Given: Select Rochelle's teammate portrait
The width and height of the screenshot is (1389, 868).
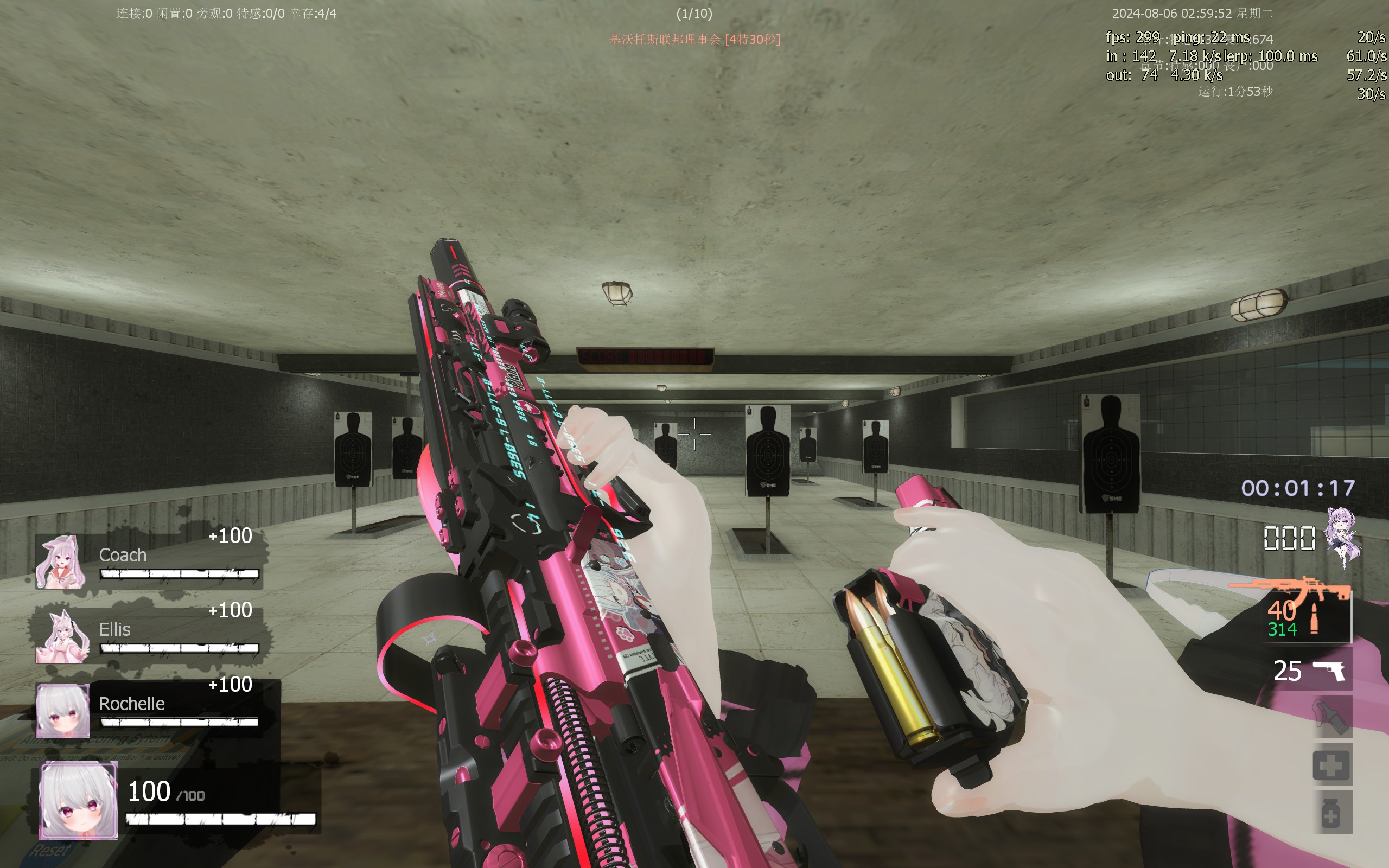Looking at the screenshot, I should click(62, 710).
